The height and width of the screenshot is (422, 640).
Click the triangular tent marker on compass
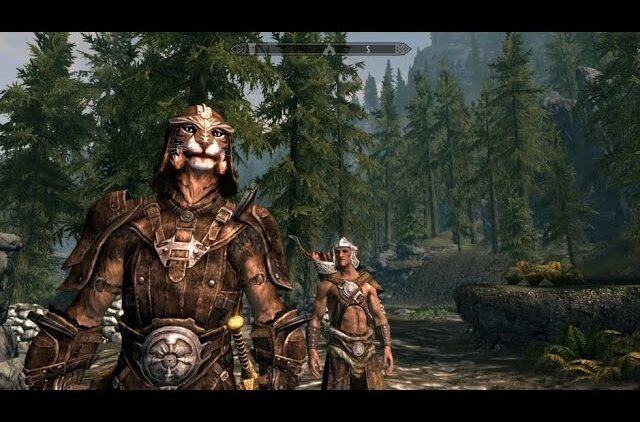tap(329, 48)
